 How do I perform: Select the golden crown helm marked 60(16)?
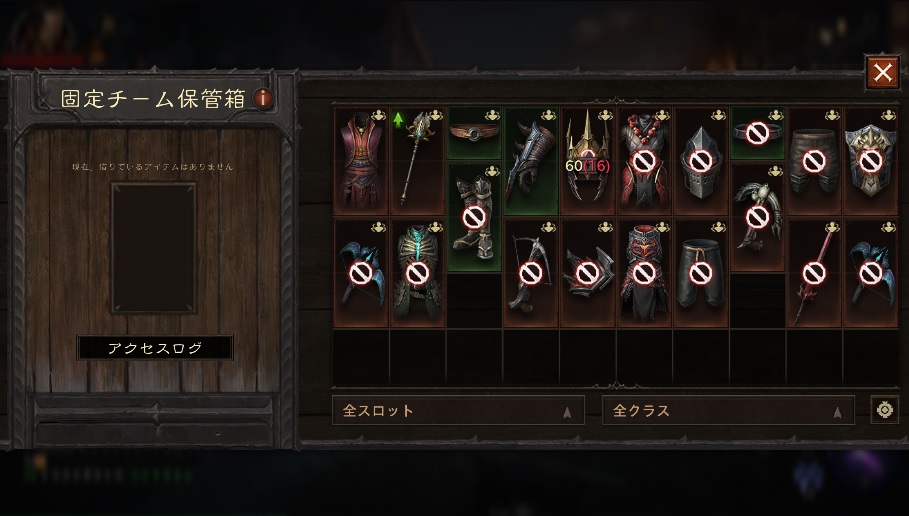tap(586, 160)
